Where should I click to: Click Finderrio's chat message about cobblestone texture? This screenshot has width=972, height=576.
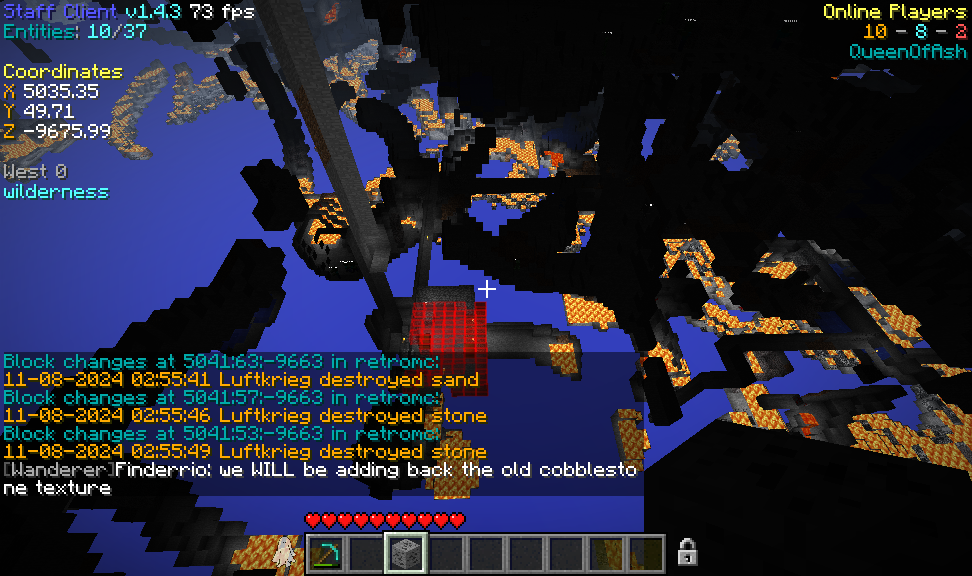click(x=320, y=479)
